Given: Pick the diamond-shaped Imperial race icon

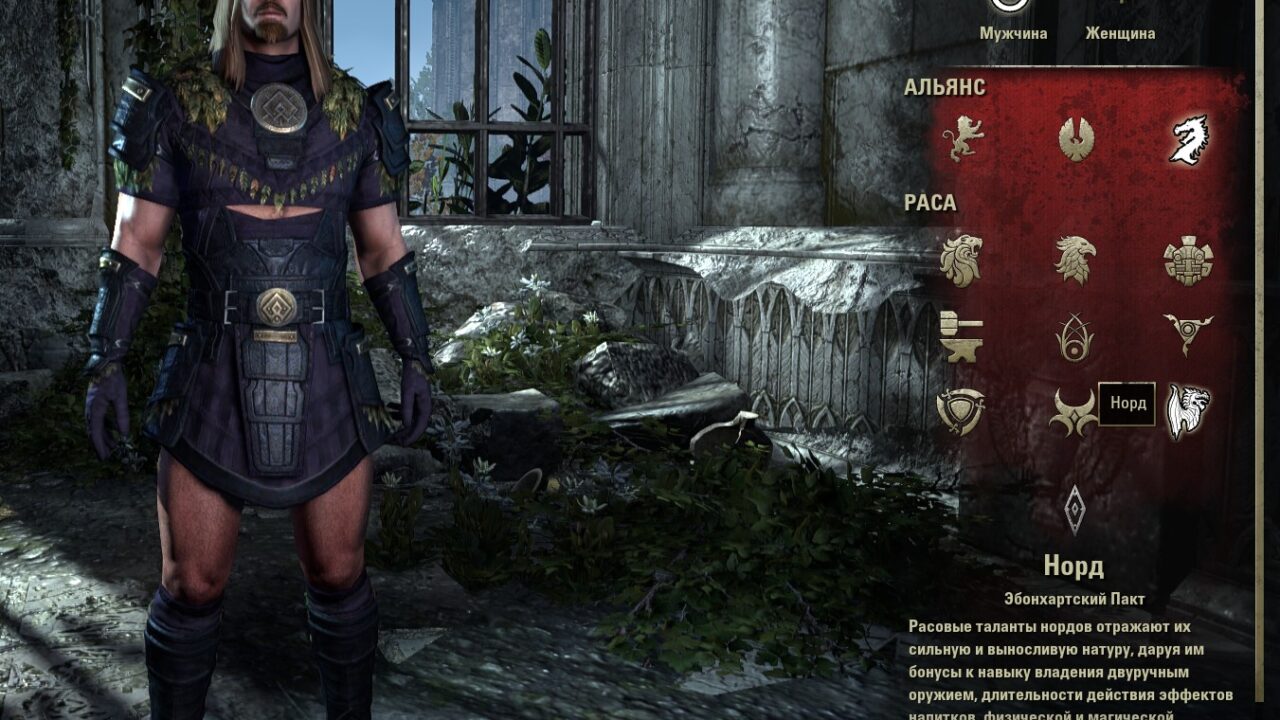Looking at the screenshot, I should 1075,509.
